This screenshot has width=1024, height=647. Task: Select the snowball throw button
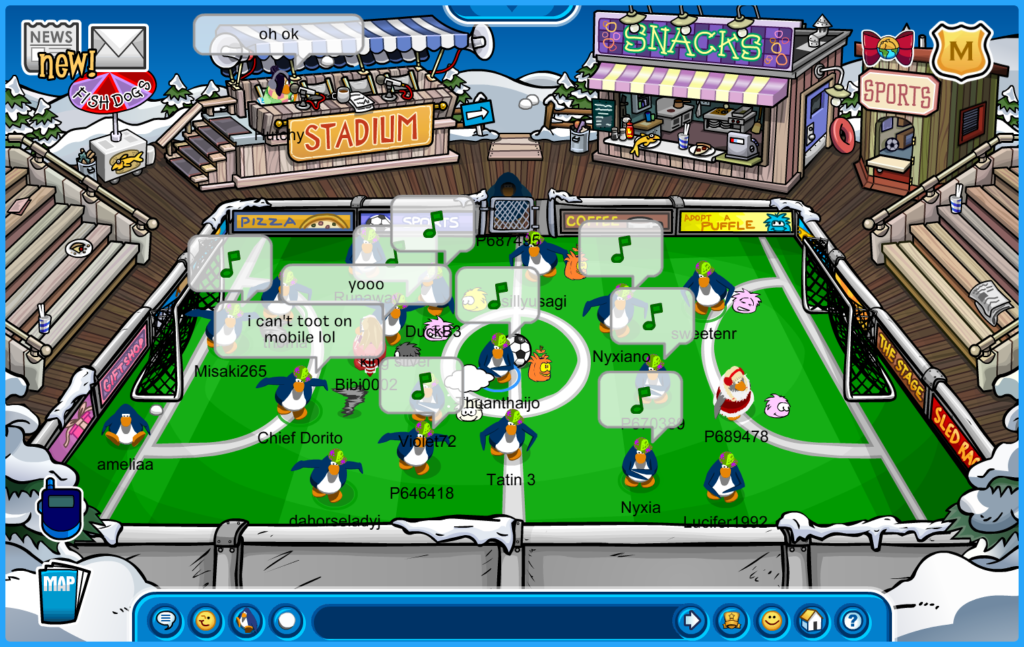pos(287,621)
